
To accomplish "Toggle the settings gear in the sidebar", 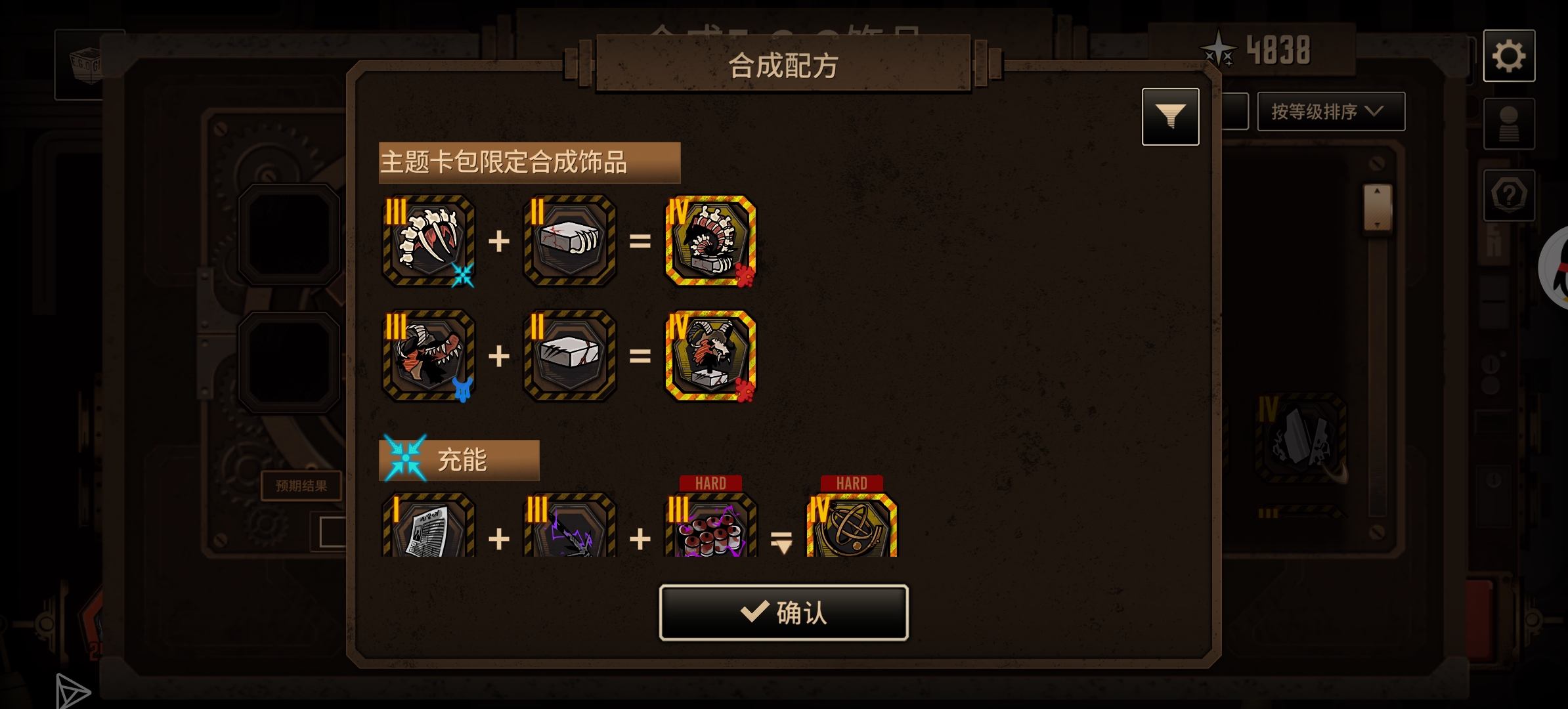I will [x=1510, y=56].
